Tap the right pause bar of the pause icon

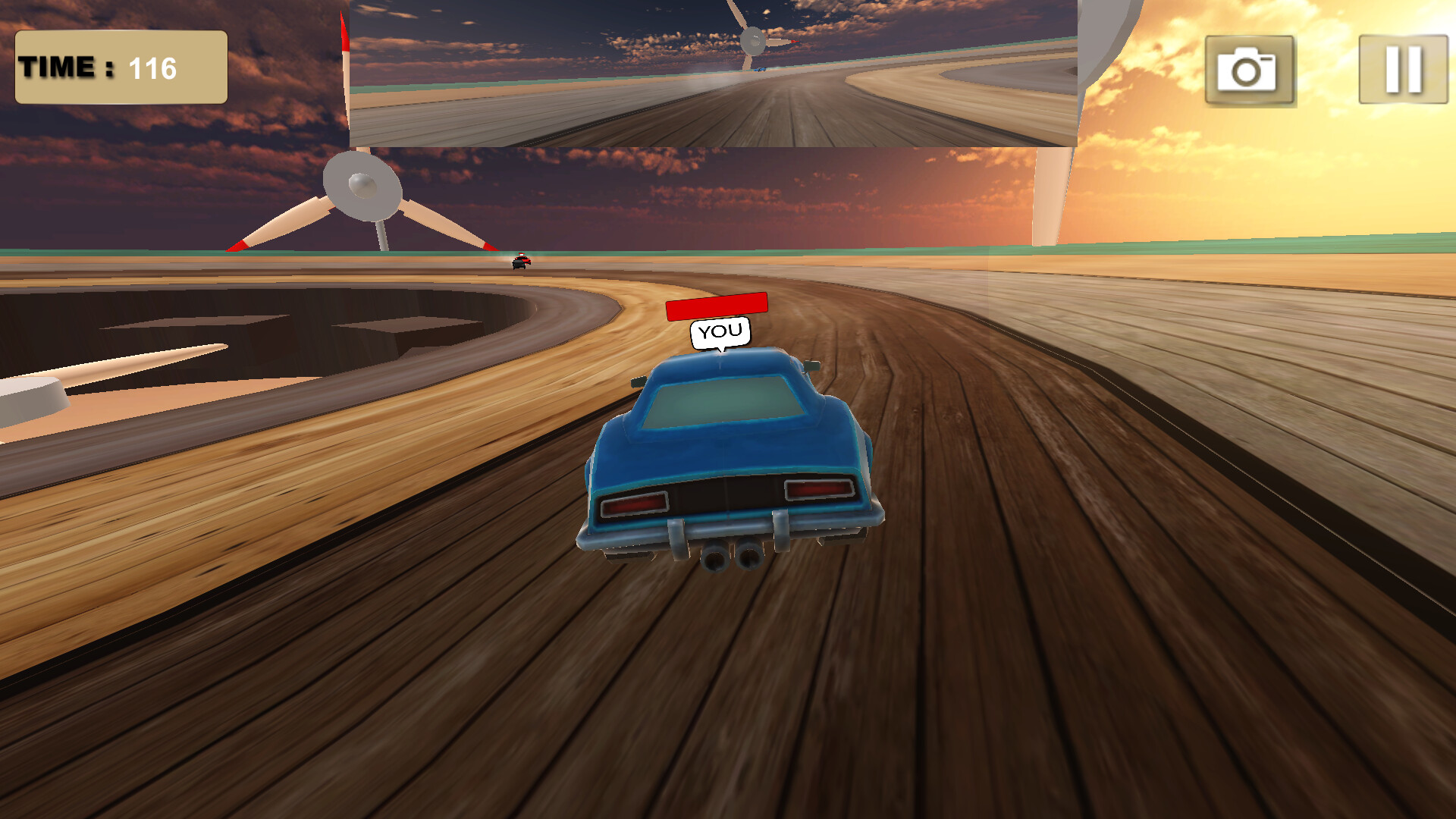1415,68
